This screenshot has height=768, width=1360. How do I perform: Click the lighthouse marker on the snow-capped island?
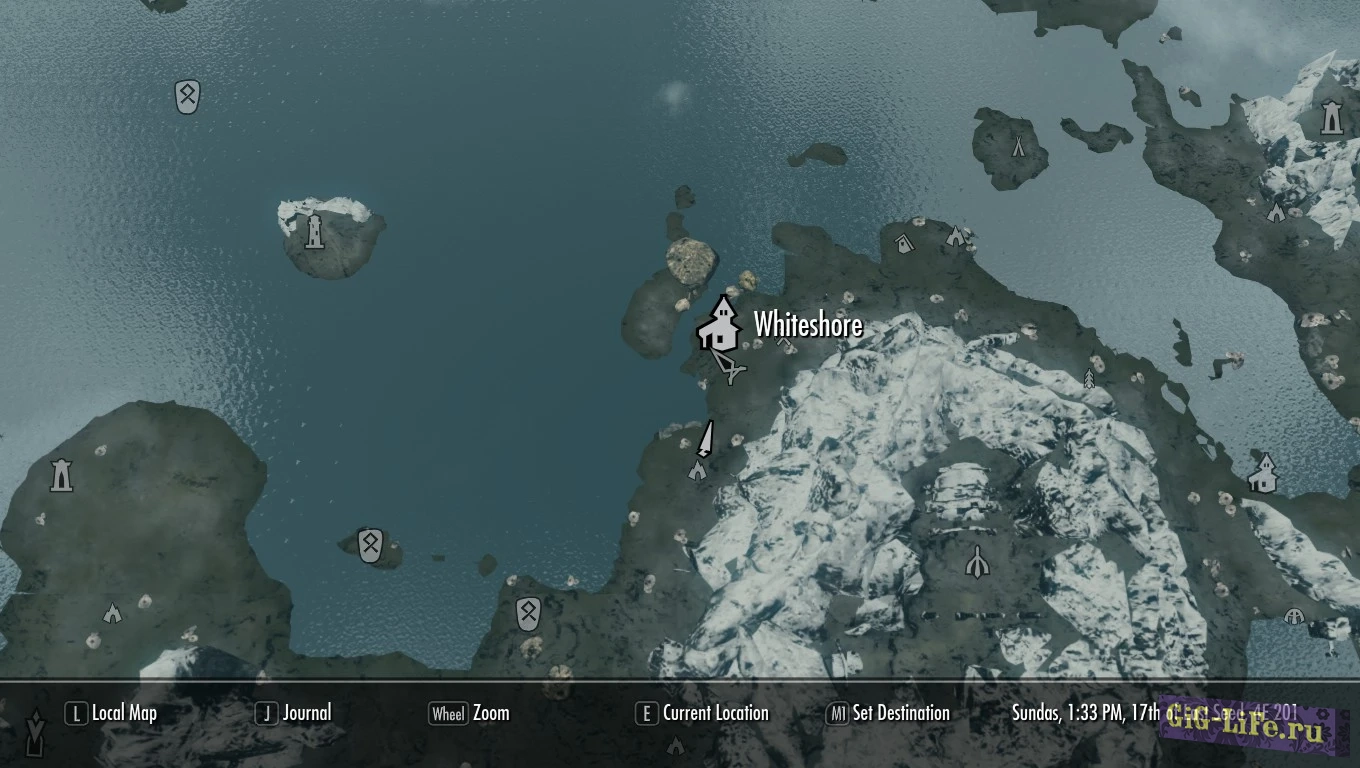[315, 231]
